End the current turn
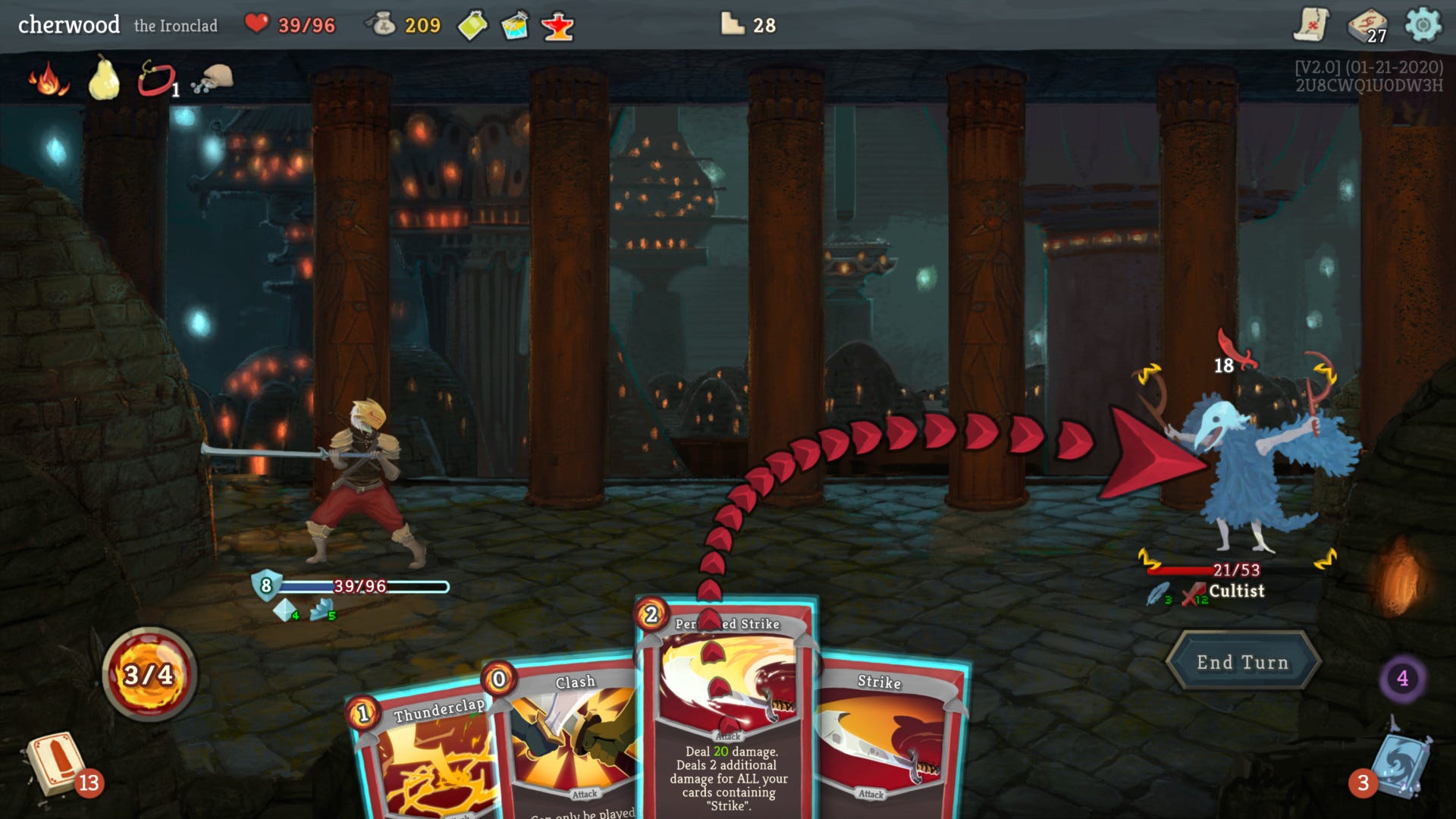Image resolution: width=1456 pixels, height=819 pixels. (x=1242, y=662)
